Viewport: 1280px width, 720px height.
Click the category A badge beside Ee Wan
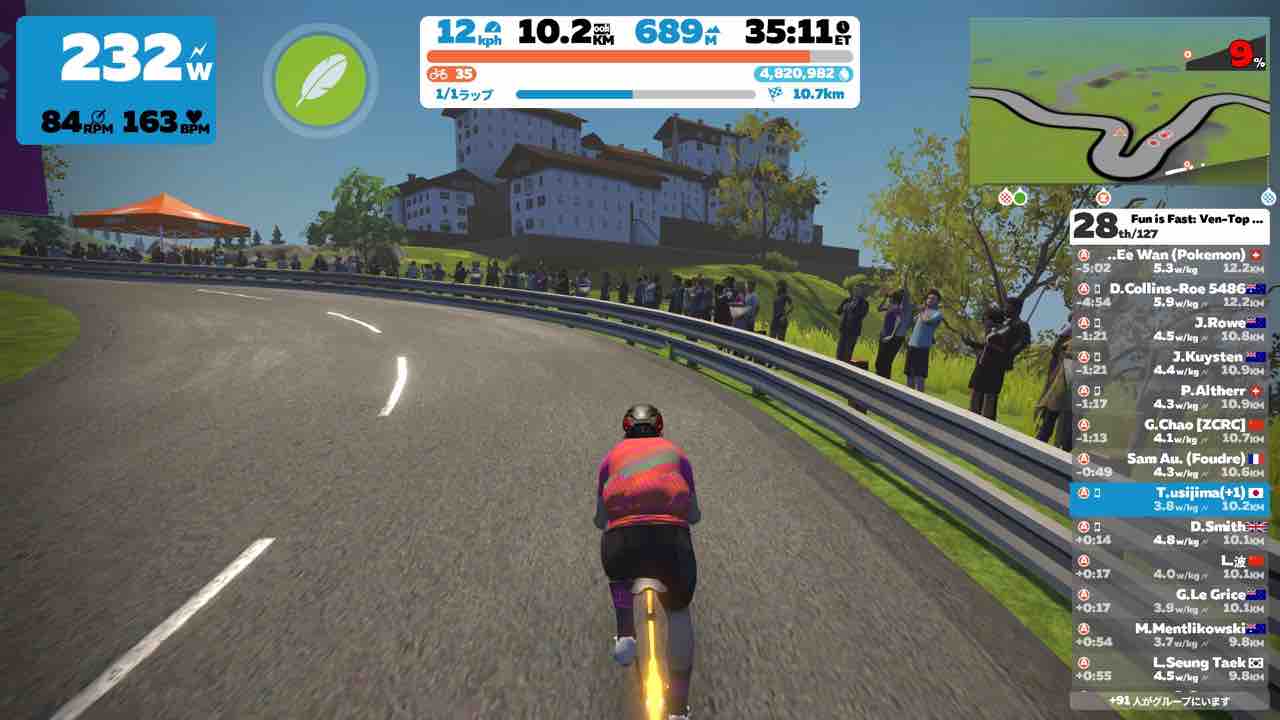pyautogui.click(x=1083, y=255)
